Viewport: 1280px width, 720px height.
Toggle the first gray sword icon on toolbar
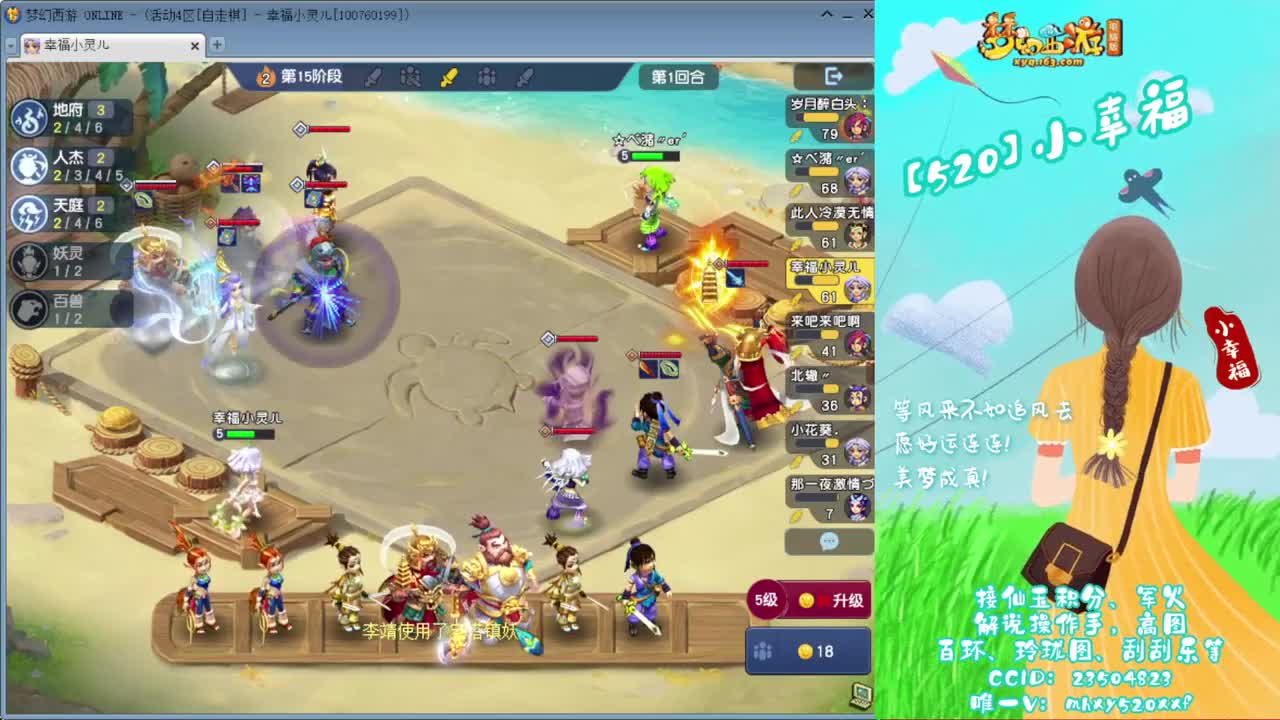(373, 77)
